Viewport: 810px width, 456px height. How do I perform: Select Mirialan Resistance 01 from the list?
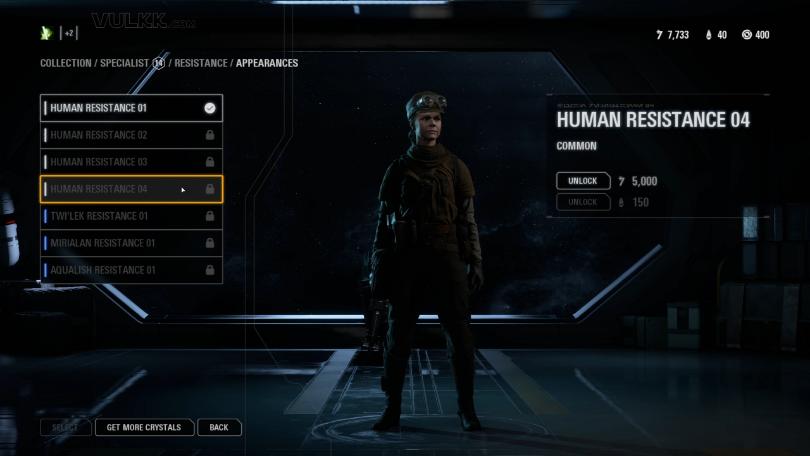130,243
